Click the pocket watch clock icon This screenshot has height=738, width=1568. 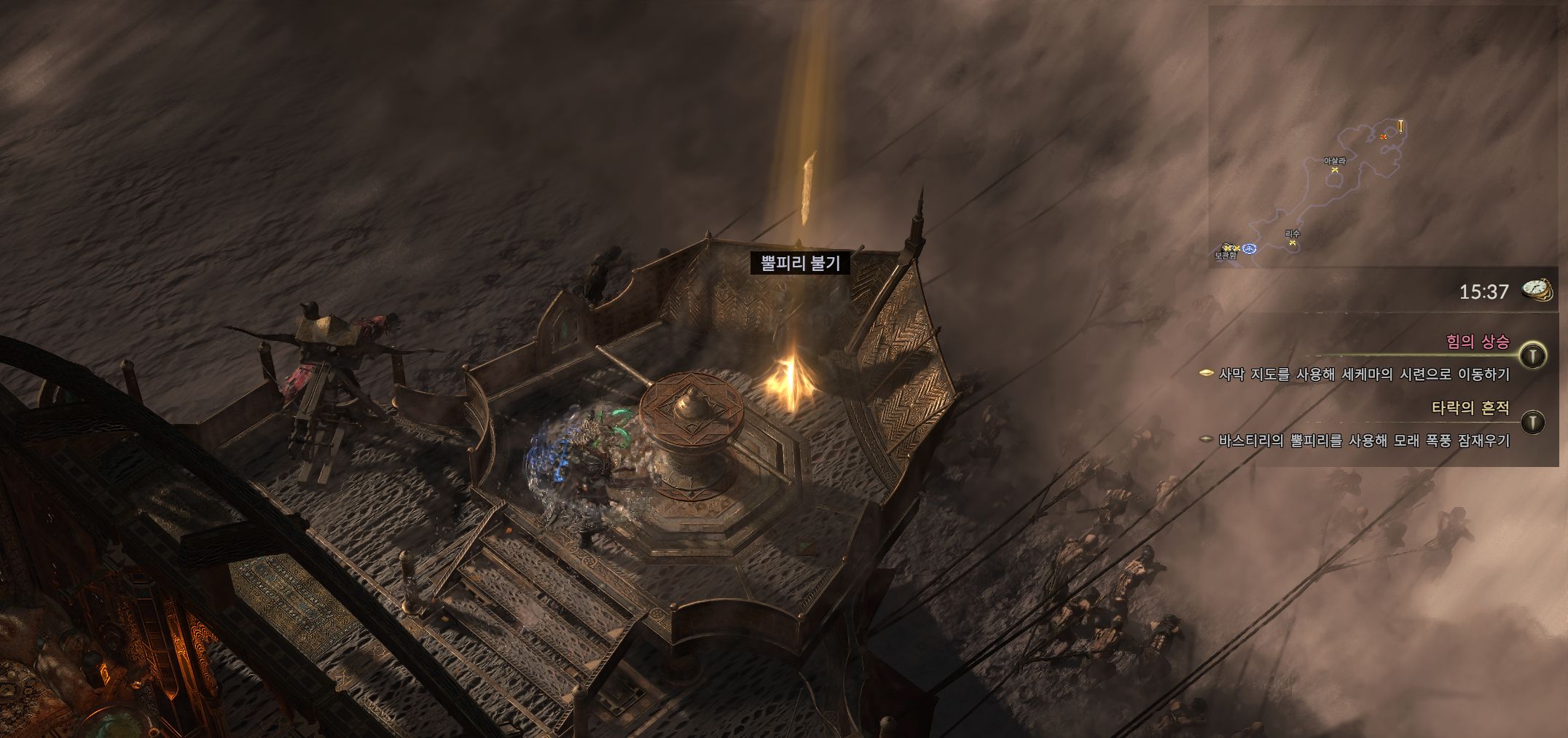tap(1537, 291)
